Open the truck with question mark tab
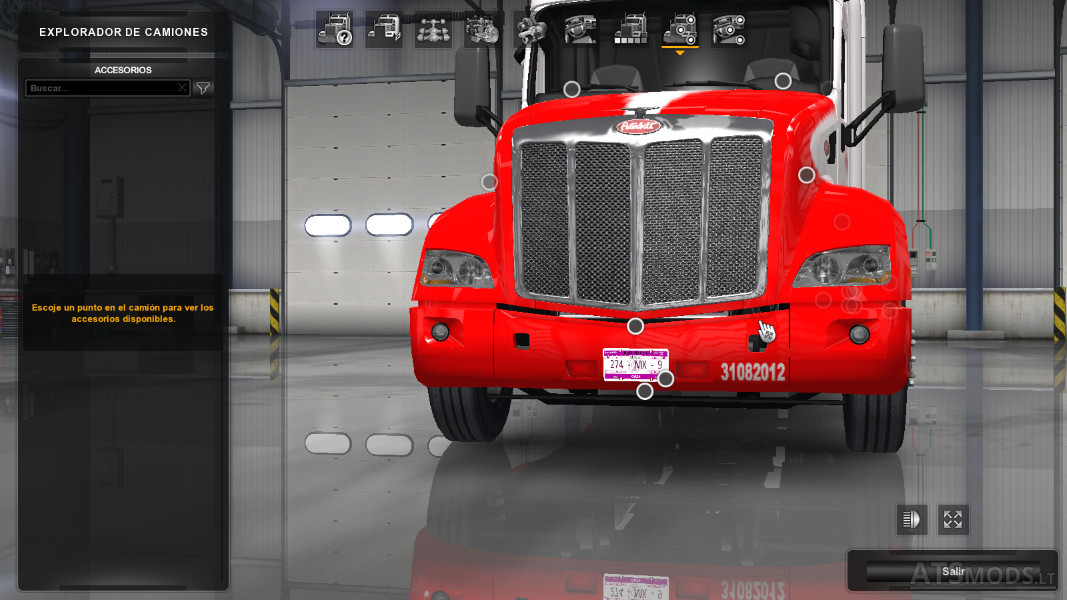This screenshot has width=1067, height=600. (334, 30)
